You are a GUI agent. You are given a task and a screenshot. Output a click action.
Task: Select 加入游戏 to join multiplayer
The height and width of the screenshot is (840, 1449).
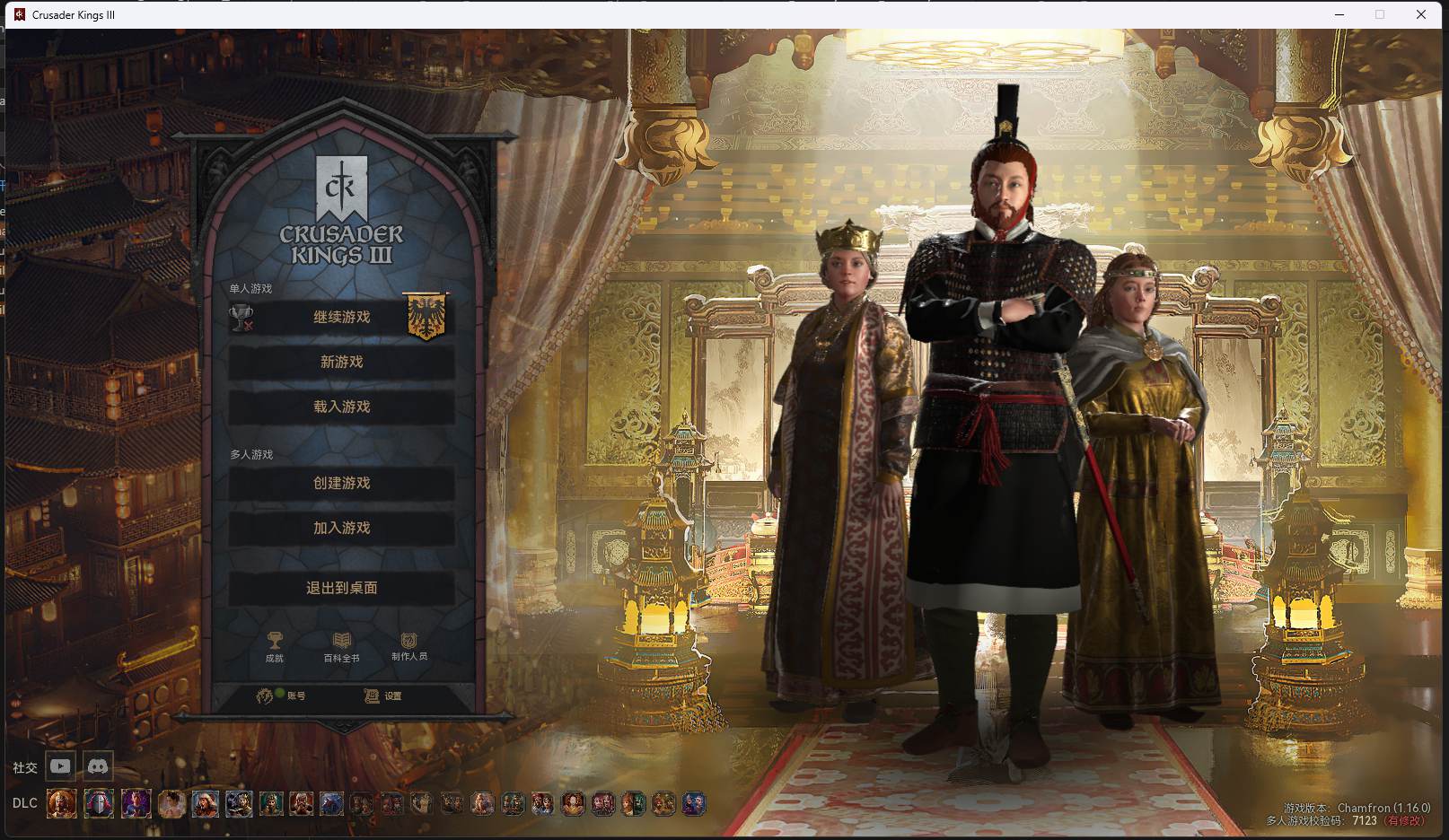341,528
